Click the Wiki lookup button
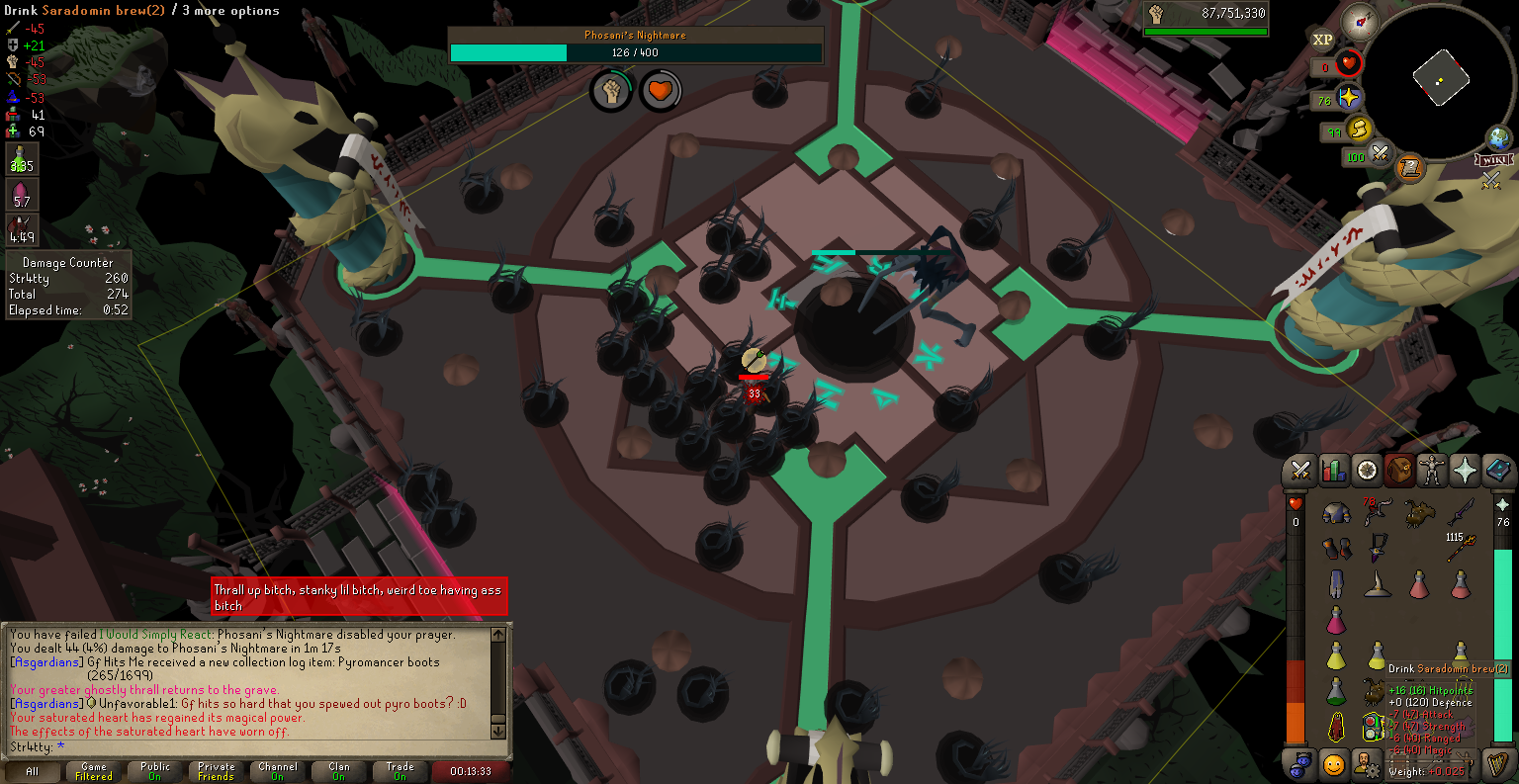Screen dimensions: 1519x784 click(x=1493, y=160)
